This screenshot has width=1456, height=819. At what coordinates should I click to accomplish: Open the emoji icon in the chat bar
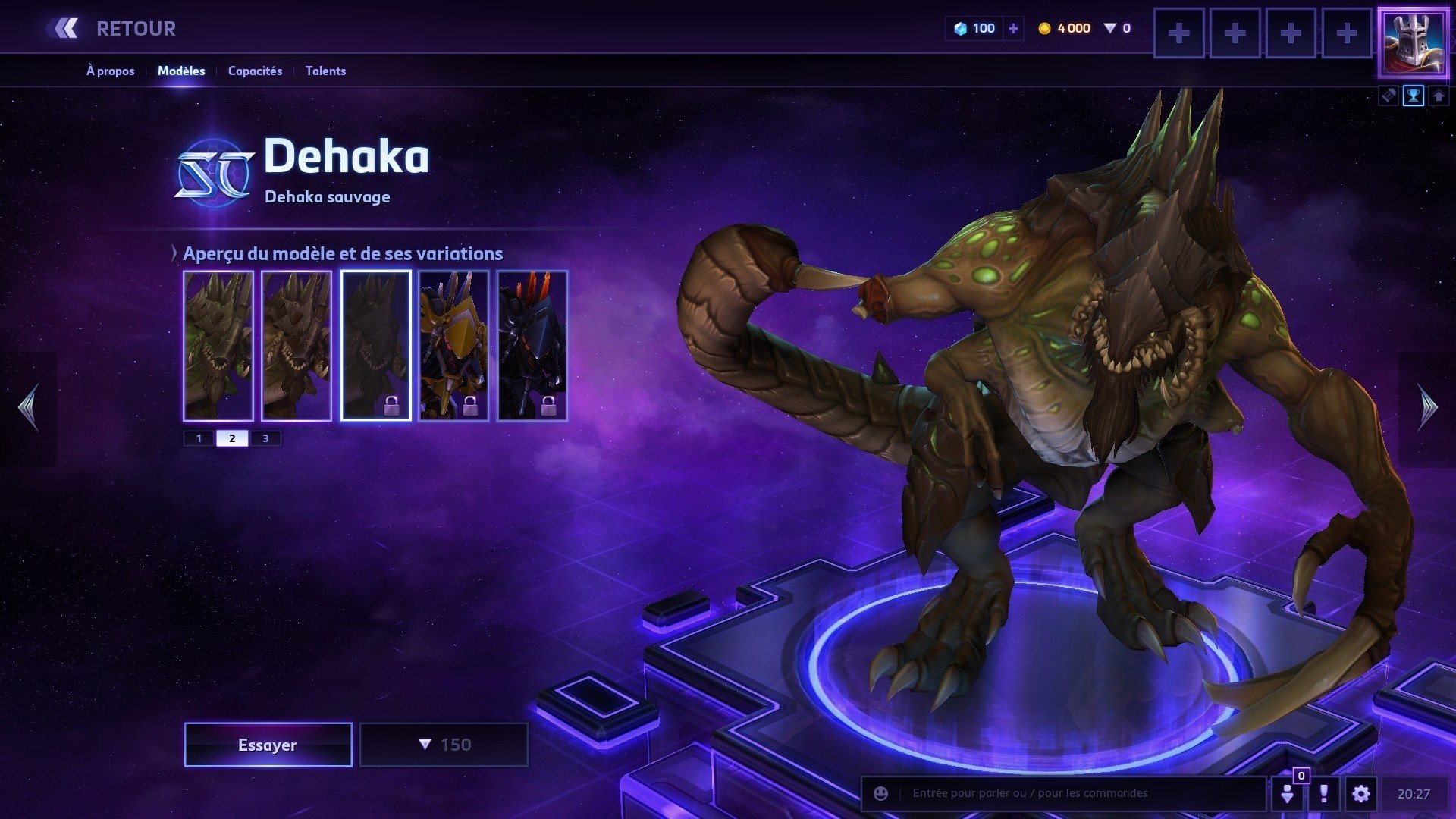pos(880,794)
